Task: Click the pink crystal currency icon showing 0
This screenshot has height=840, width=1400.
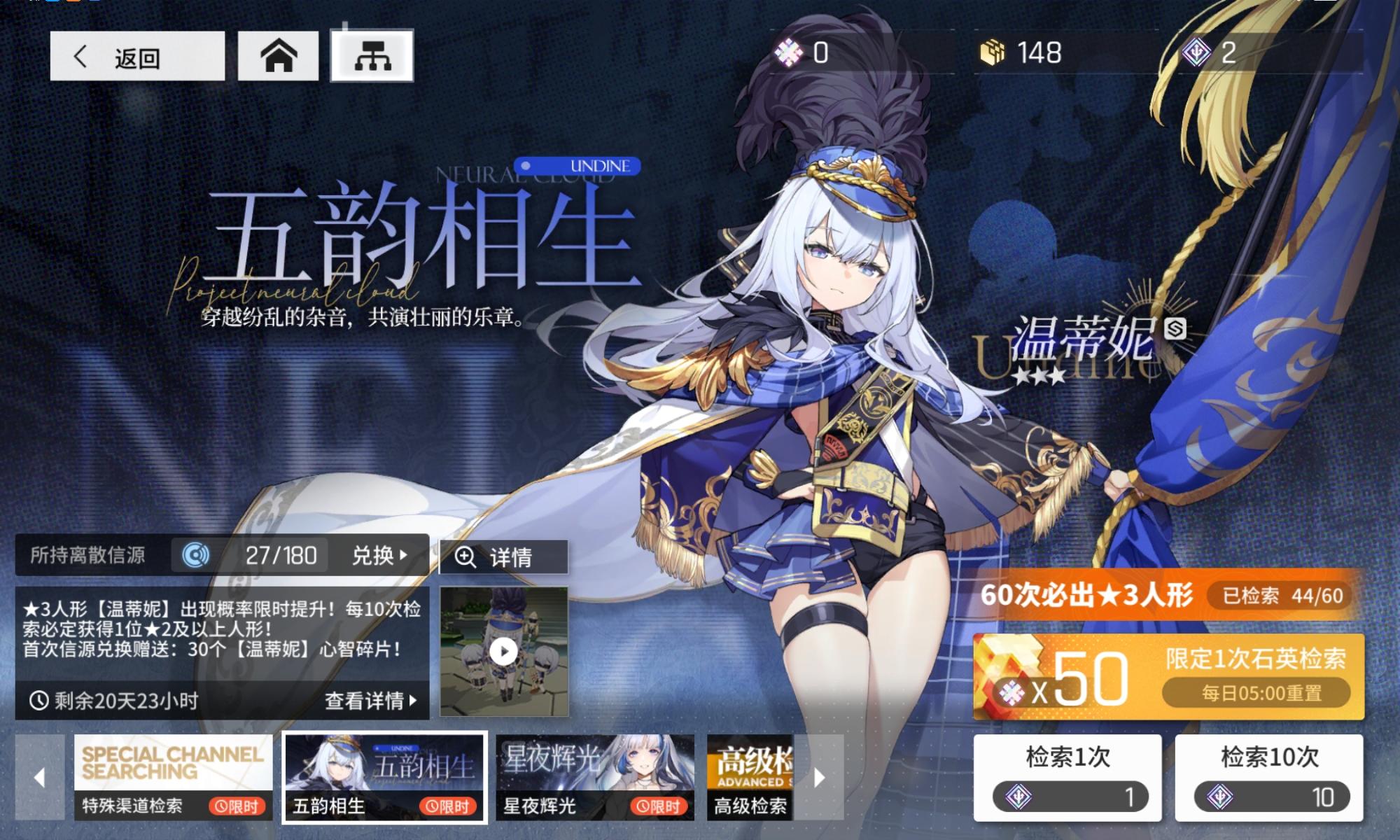Action: [790, 51]
